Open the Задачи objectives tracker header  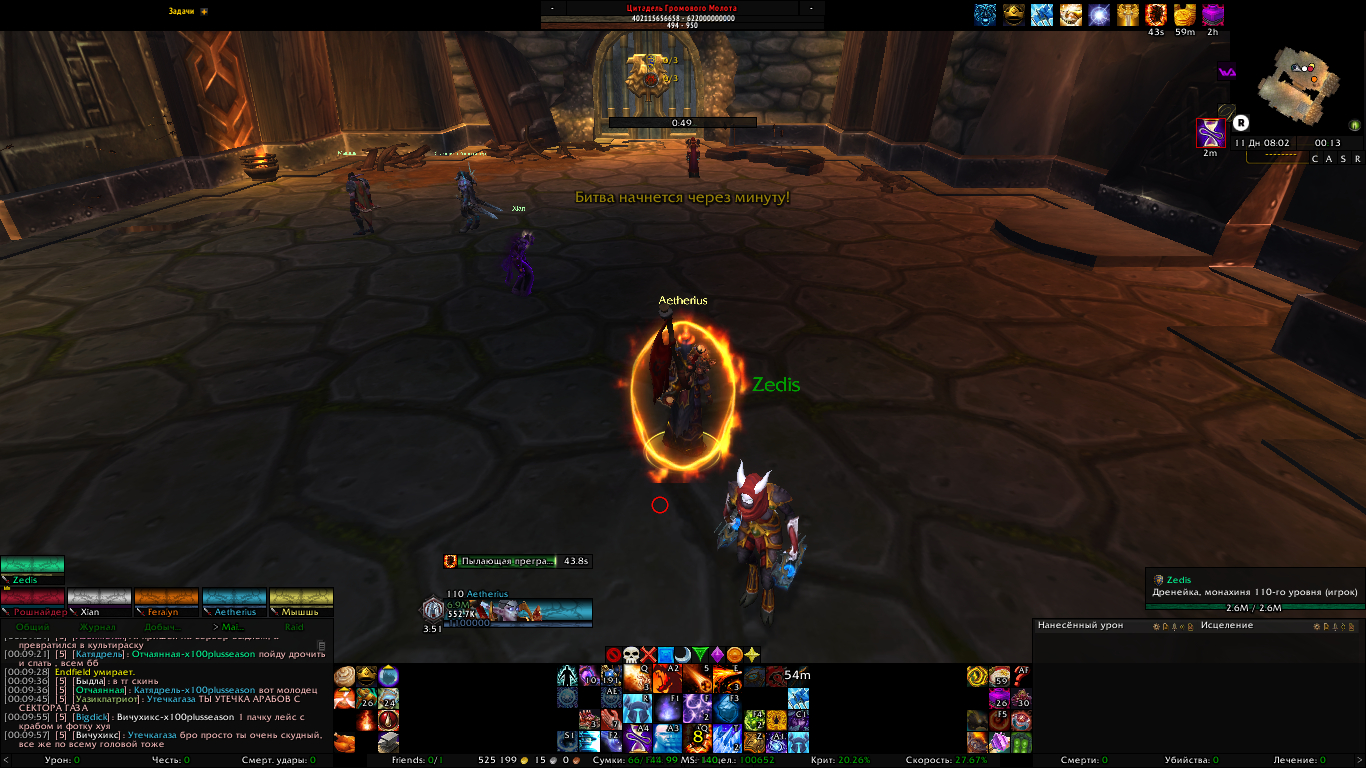(x=181, y=11)
